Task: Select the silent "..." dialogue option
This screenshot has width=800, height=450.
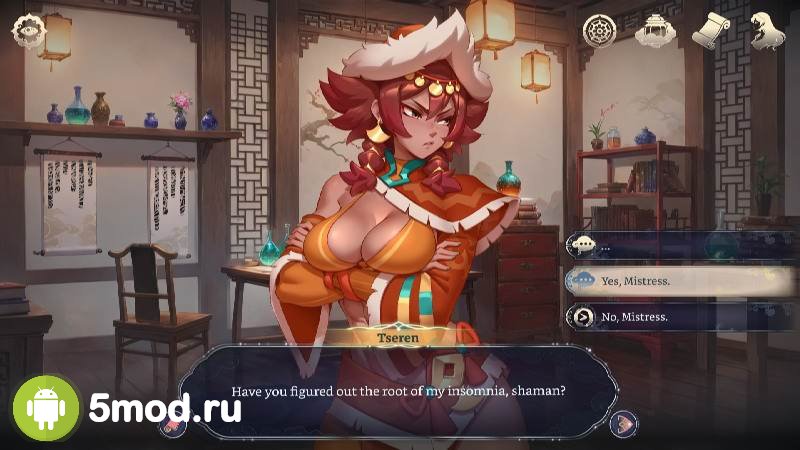Action: coord(660,245)
